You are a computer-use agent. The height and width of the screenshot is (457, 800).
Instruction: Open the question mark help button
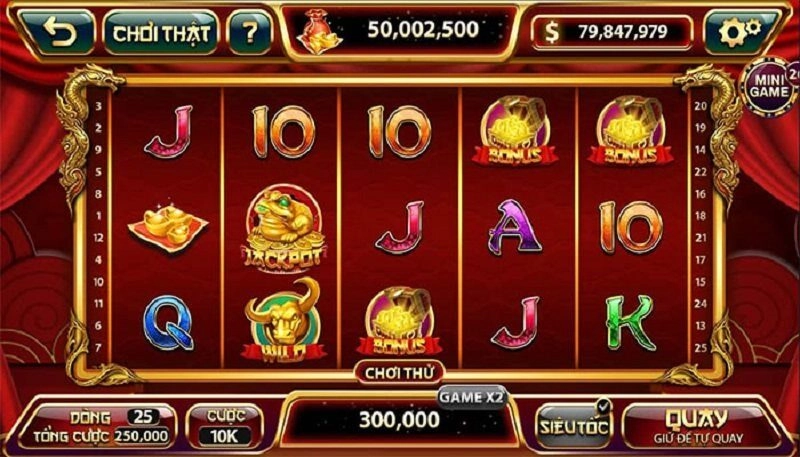(x=249, y=33)
